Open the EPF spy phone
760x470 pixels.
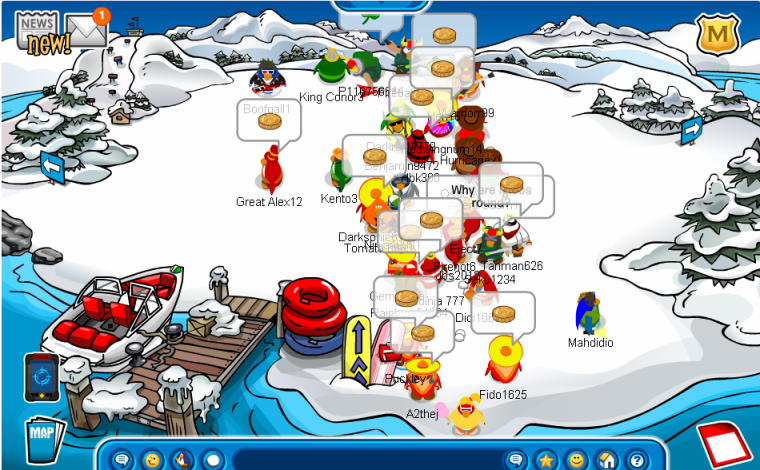tap(43, 375)
